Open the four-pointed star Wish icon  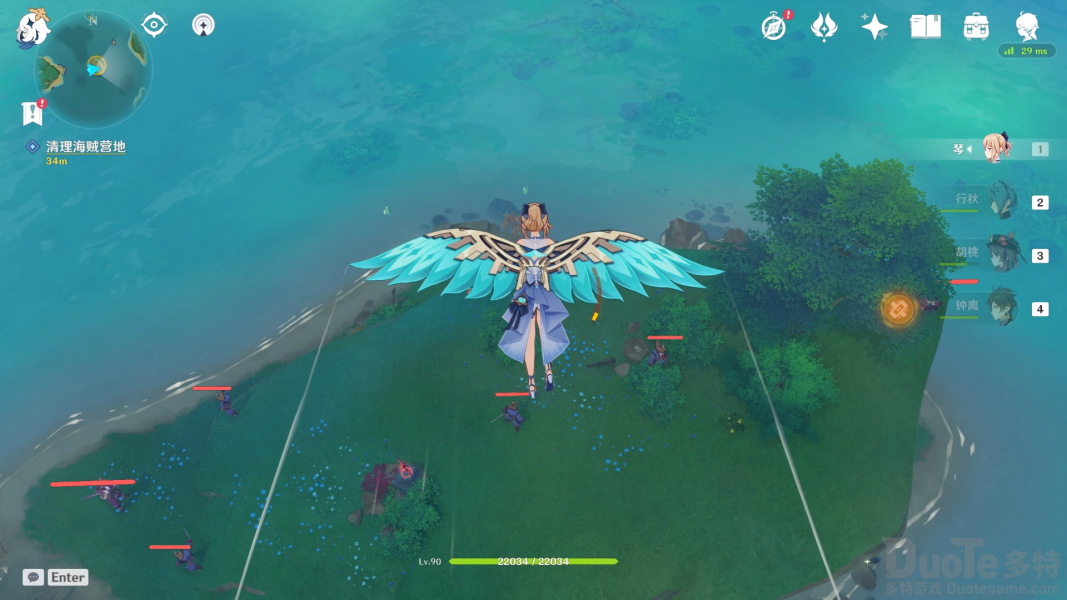point(874,27)
